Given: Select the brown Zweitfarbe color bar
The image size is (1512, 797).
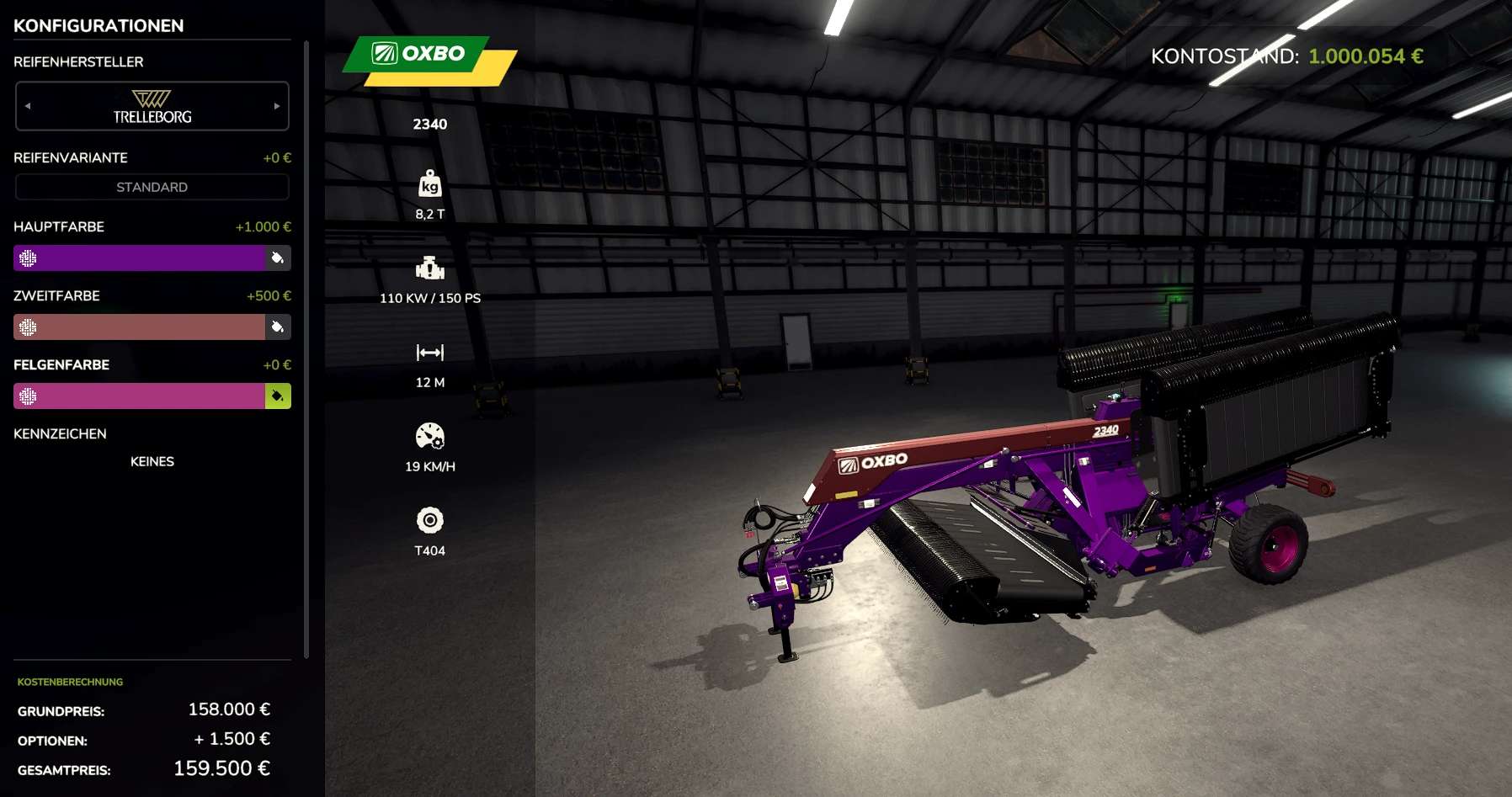Looking at the screenshot, I should tap(140, 327).
